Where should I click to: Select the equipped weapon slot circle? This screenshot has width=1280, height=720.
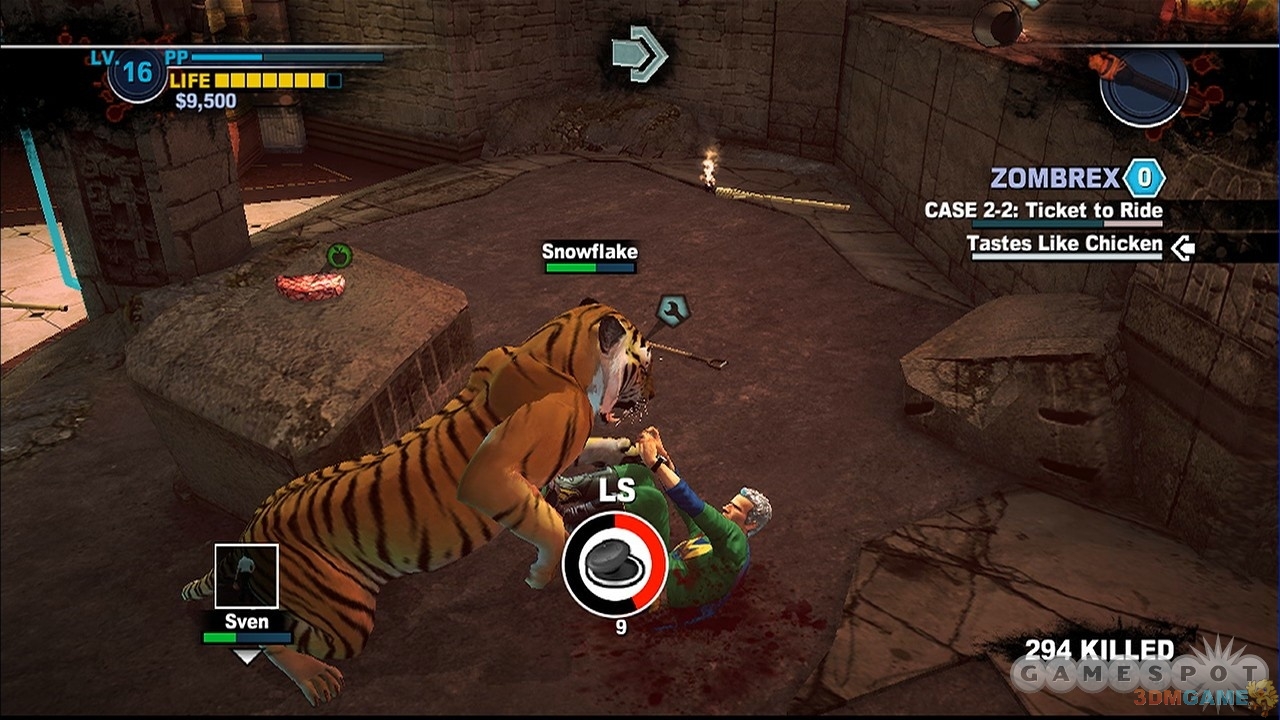1143,86
